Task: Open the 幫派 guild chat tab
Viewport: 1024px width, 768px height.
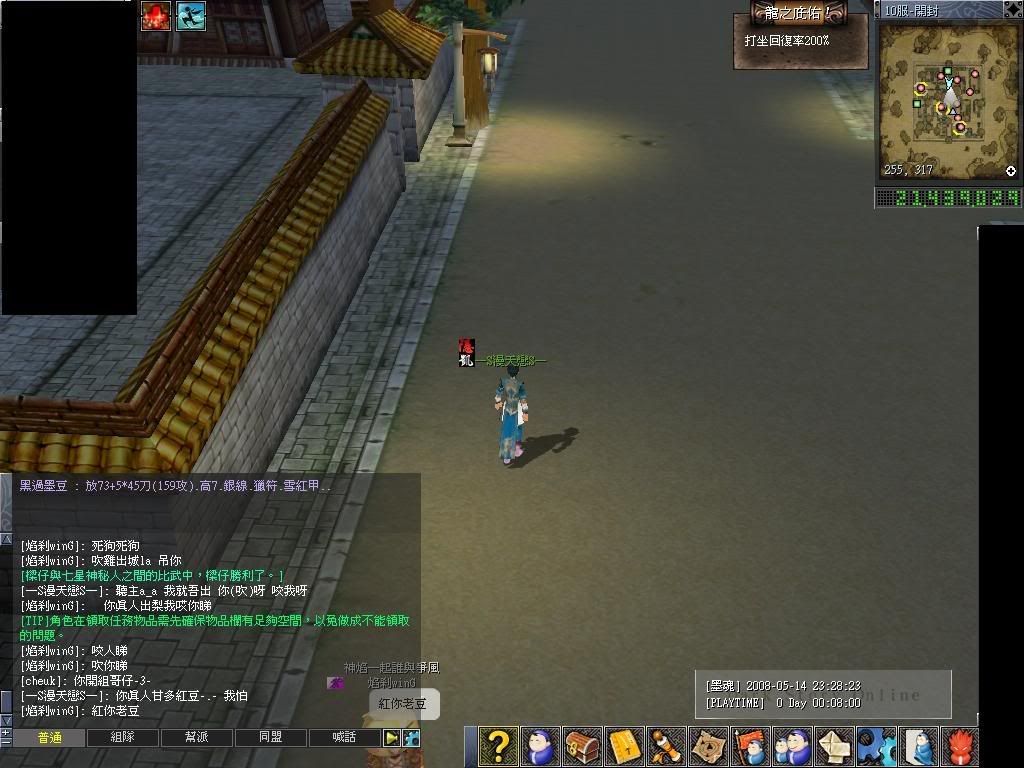Action: 197,738
